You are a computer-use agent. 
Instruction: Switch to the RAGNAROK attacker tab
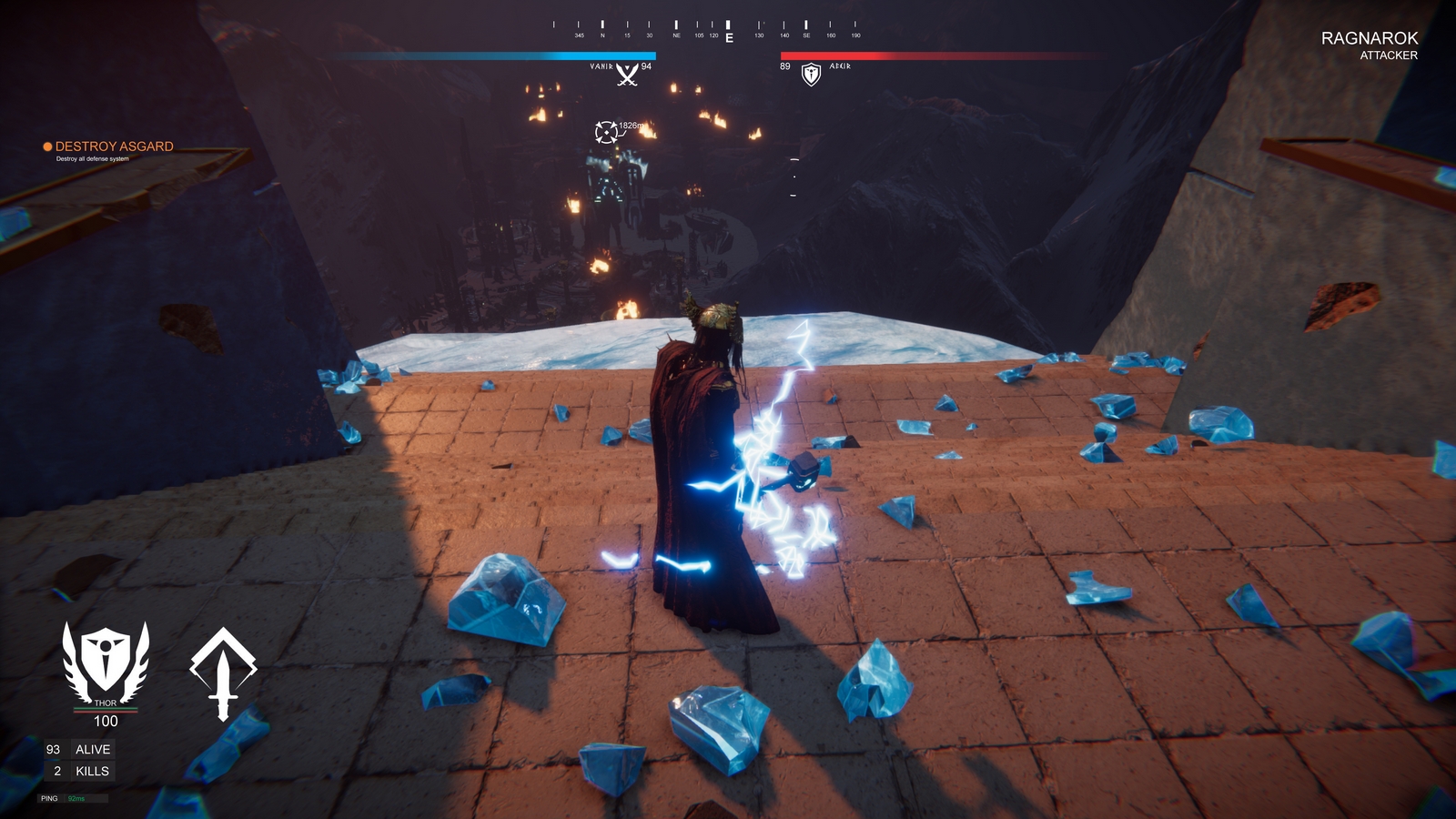point(1369,39)
